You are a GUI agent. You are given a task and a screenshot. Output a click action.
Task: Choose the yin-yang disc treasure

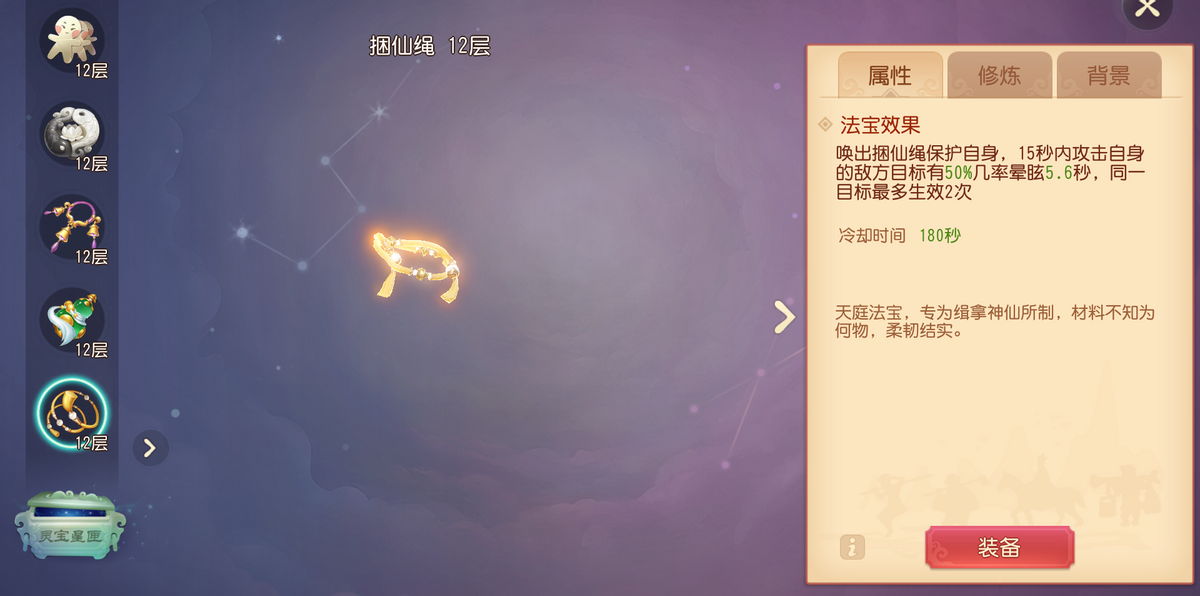(71, 133)
